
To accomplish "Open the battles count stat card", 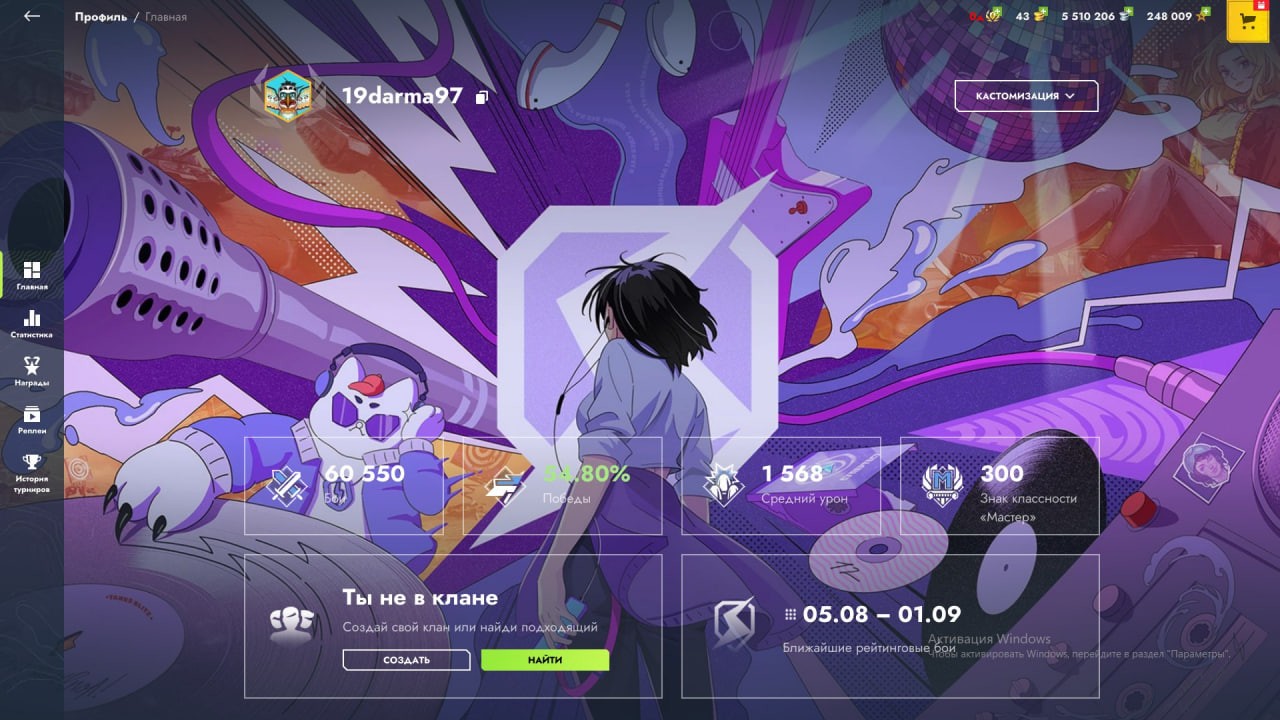I will (x=344, y=486).
